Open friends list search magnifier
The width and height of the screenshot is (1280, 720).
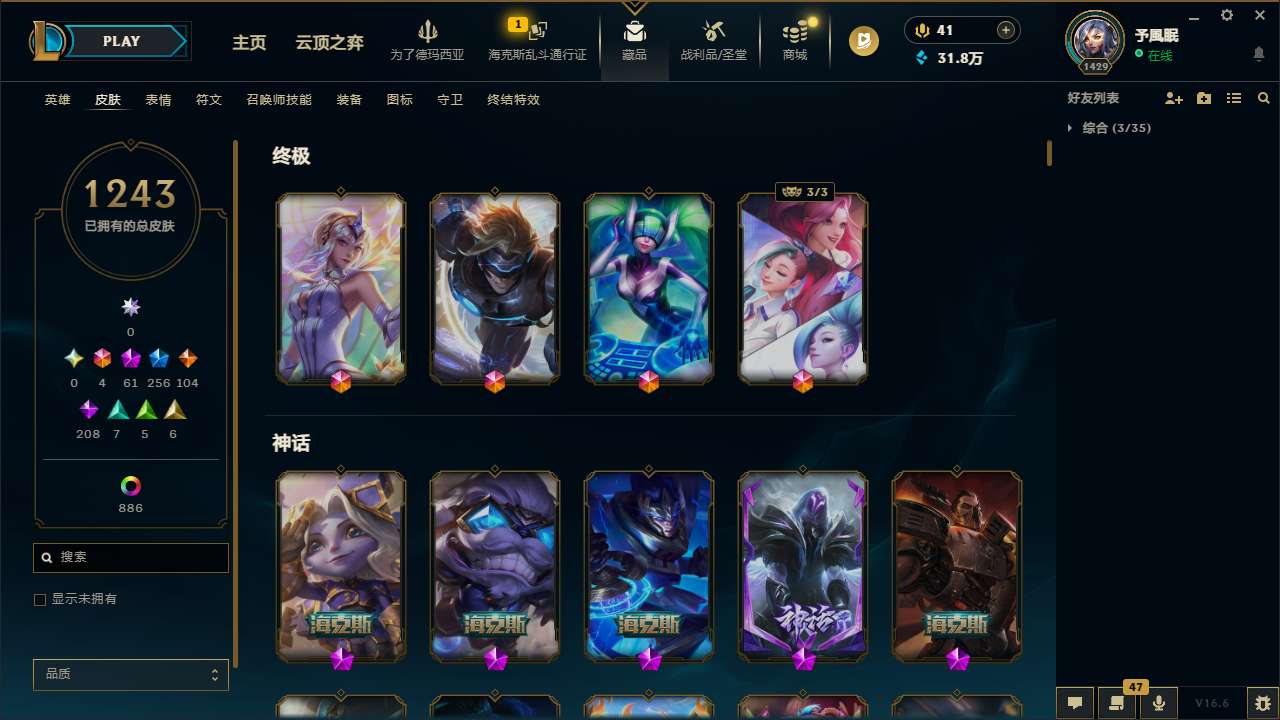[1264, 97]
